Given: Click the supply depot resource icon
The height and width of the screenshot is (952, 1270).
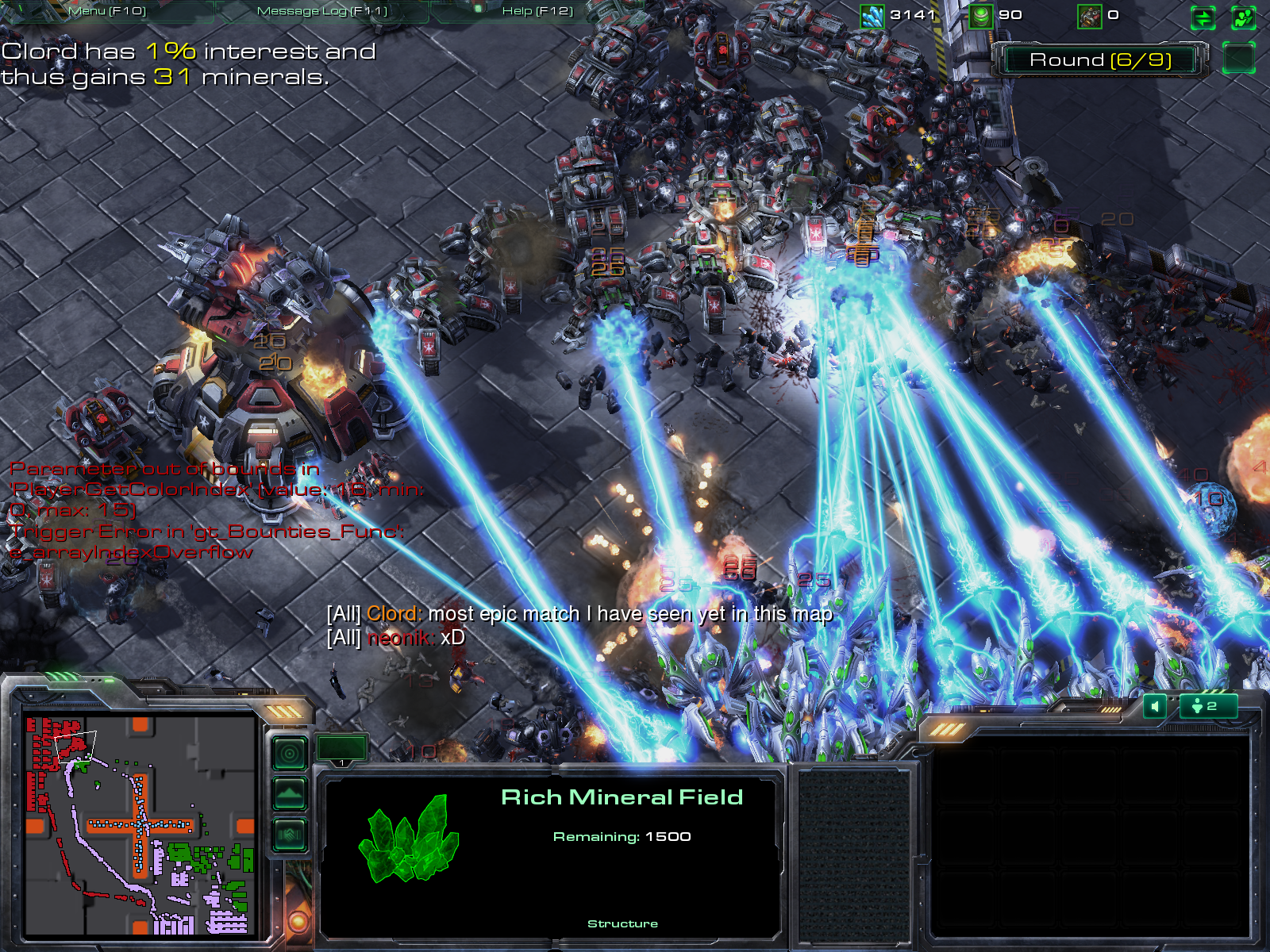Looking at the screenshot, I should 1090,16.
